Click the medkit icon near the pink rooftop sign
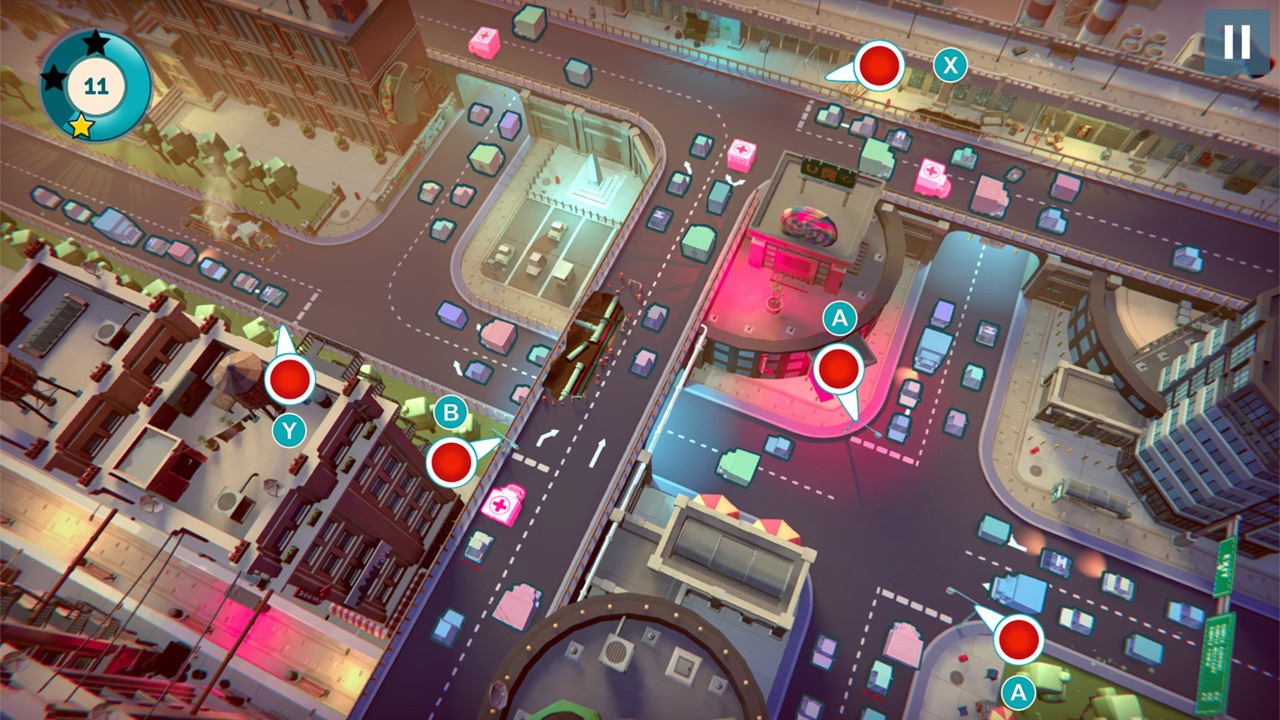The height and width of the screenshot is (720, 1280). pyautogui.click(x=740, y=155)
